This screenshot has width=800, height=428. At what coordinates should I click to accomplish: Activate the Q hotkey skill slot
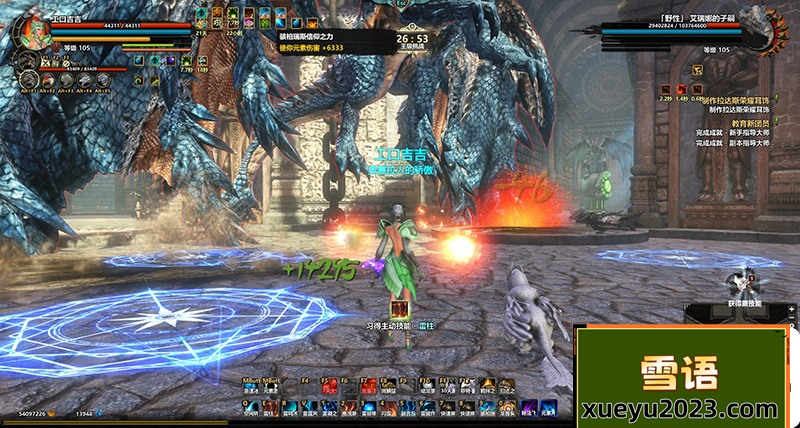coord(252,406)
